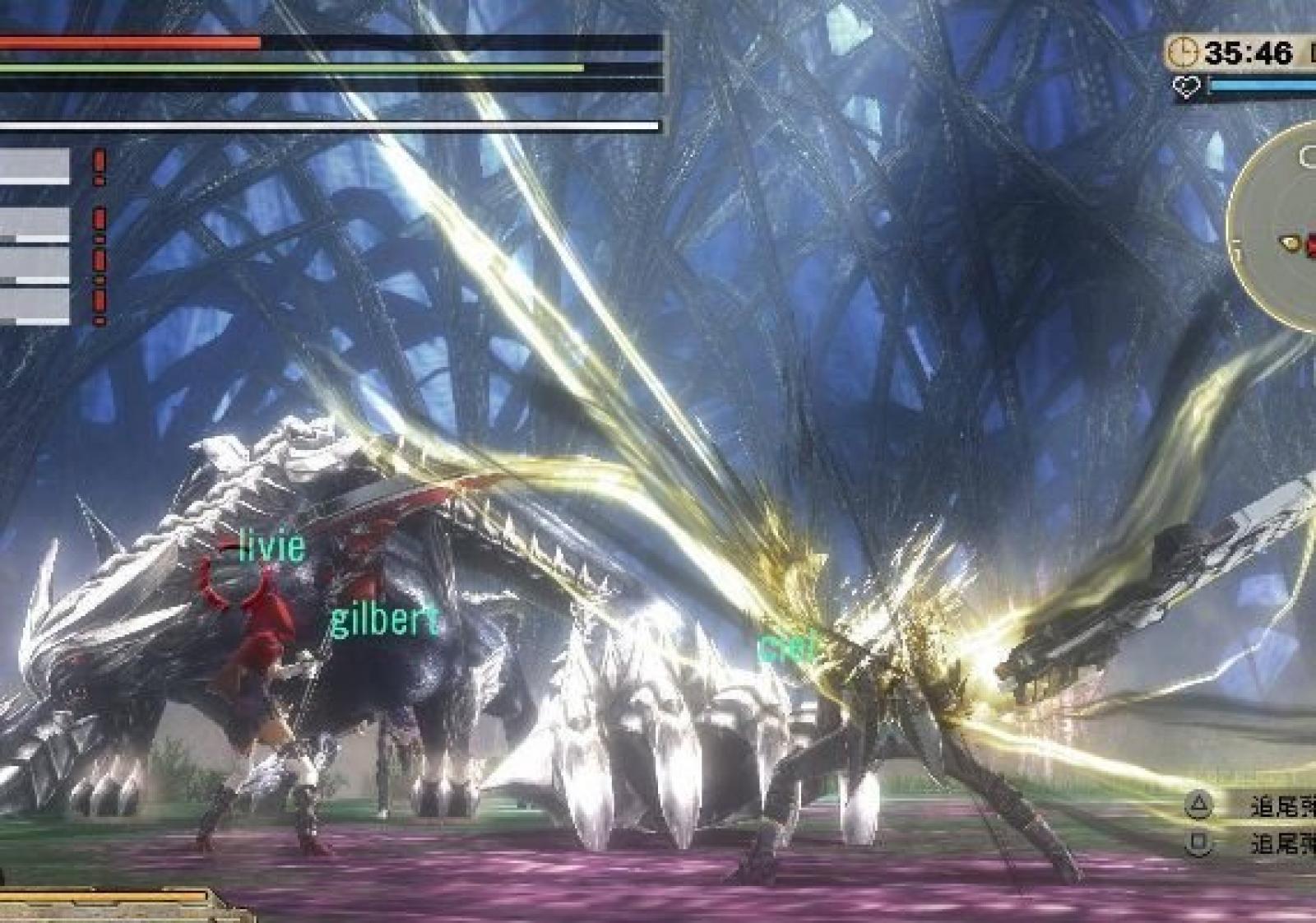Screen dimensions: 1316x923
Task: Choose the 追尾弾 bullet beside the square glyph
Action: pos(1281,844)
